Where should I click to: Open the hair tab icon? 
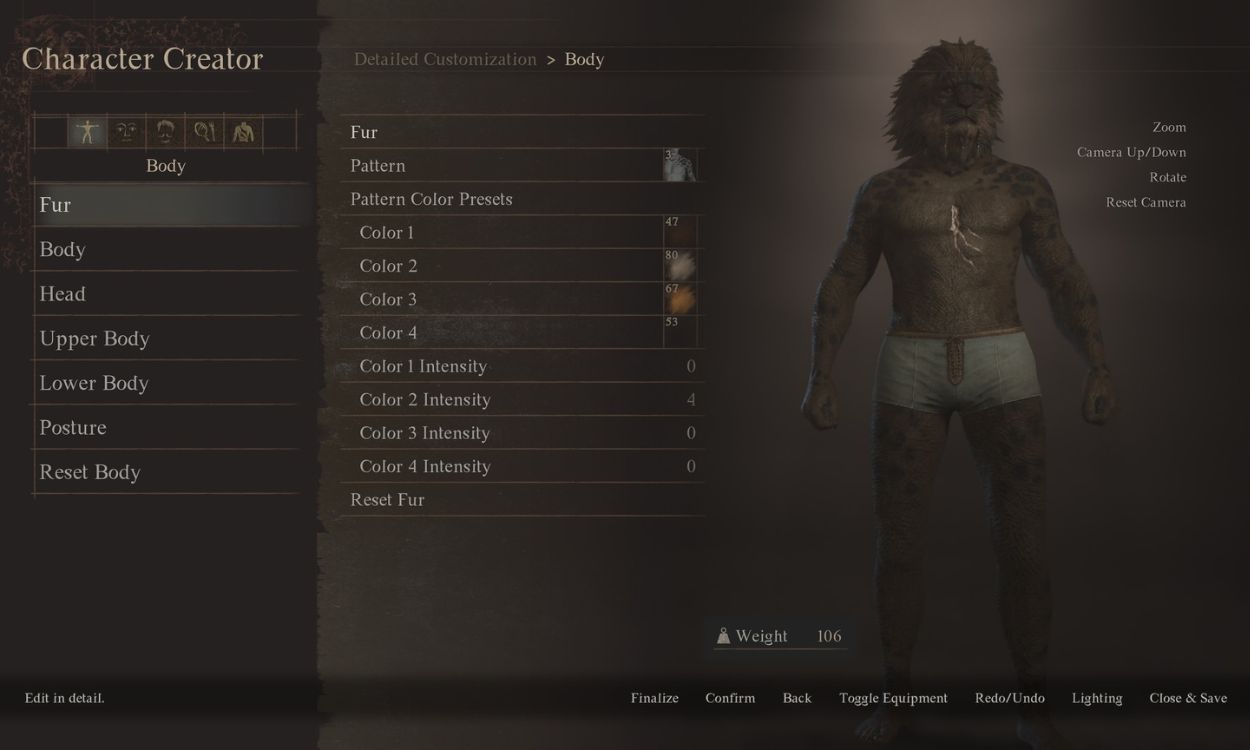(166, 132)
